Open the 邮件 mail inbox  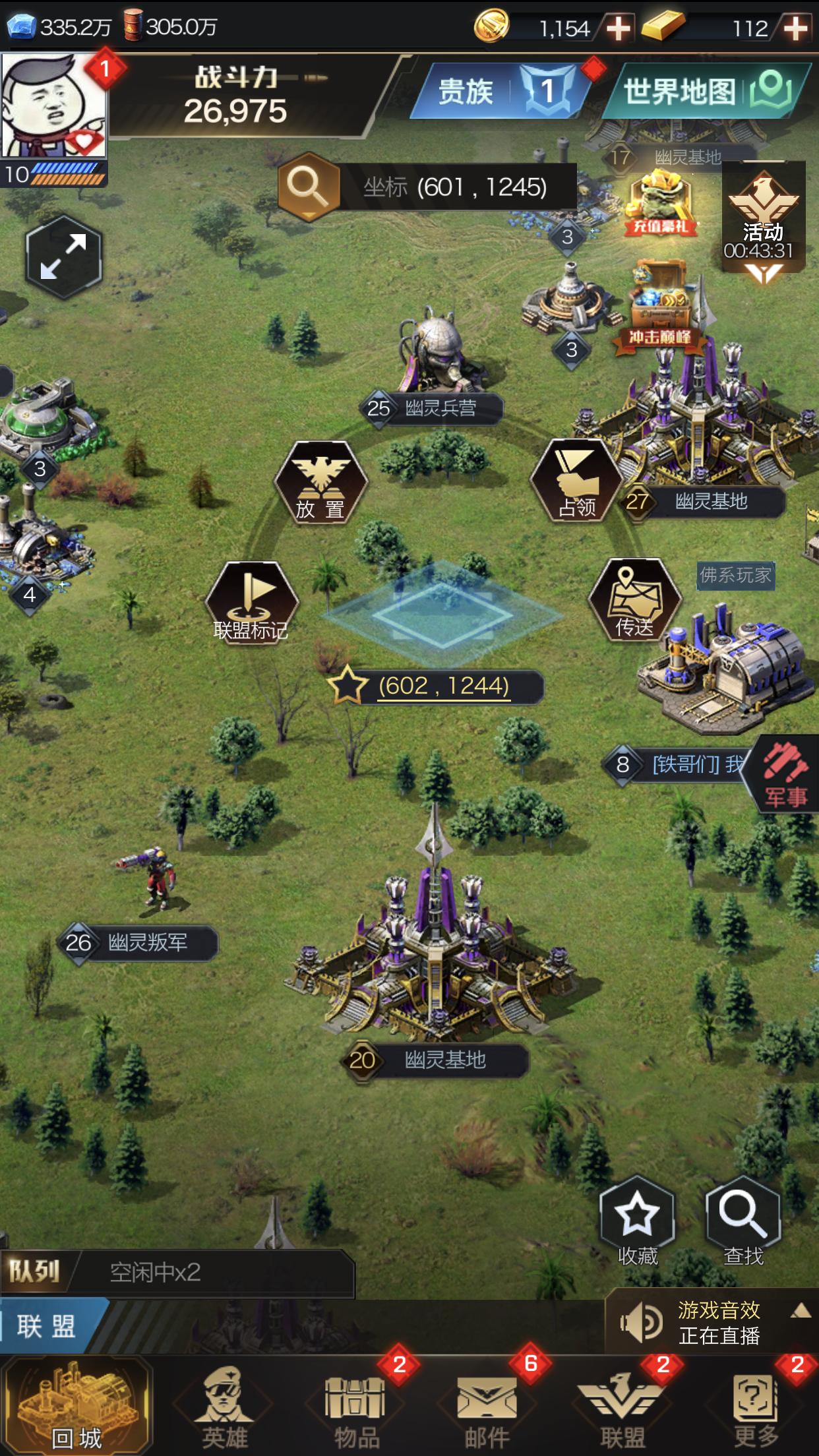point(487,1406)
